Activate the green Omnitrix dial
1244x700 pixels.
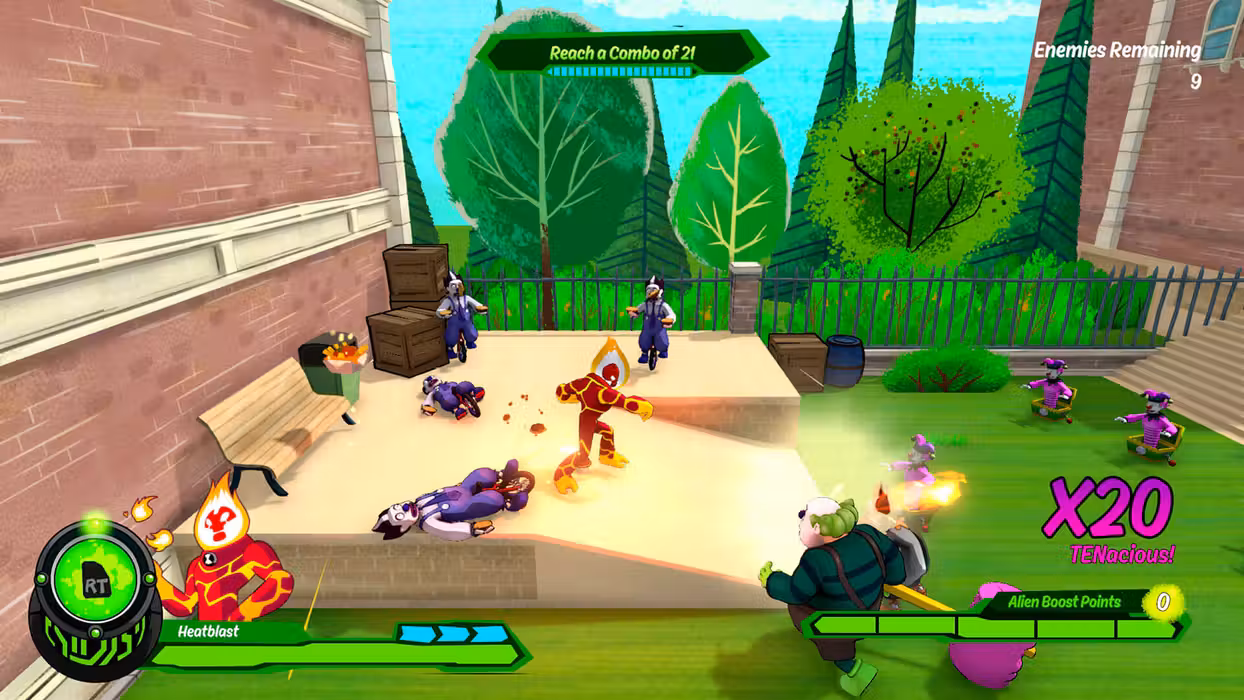94,583
